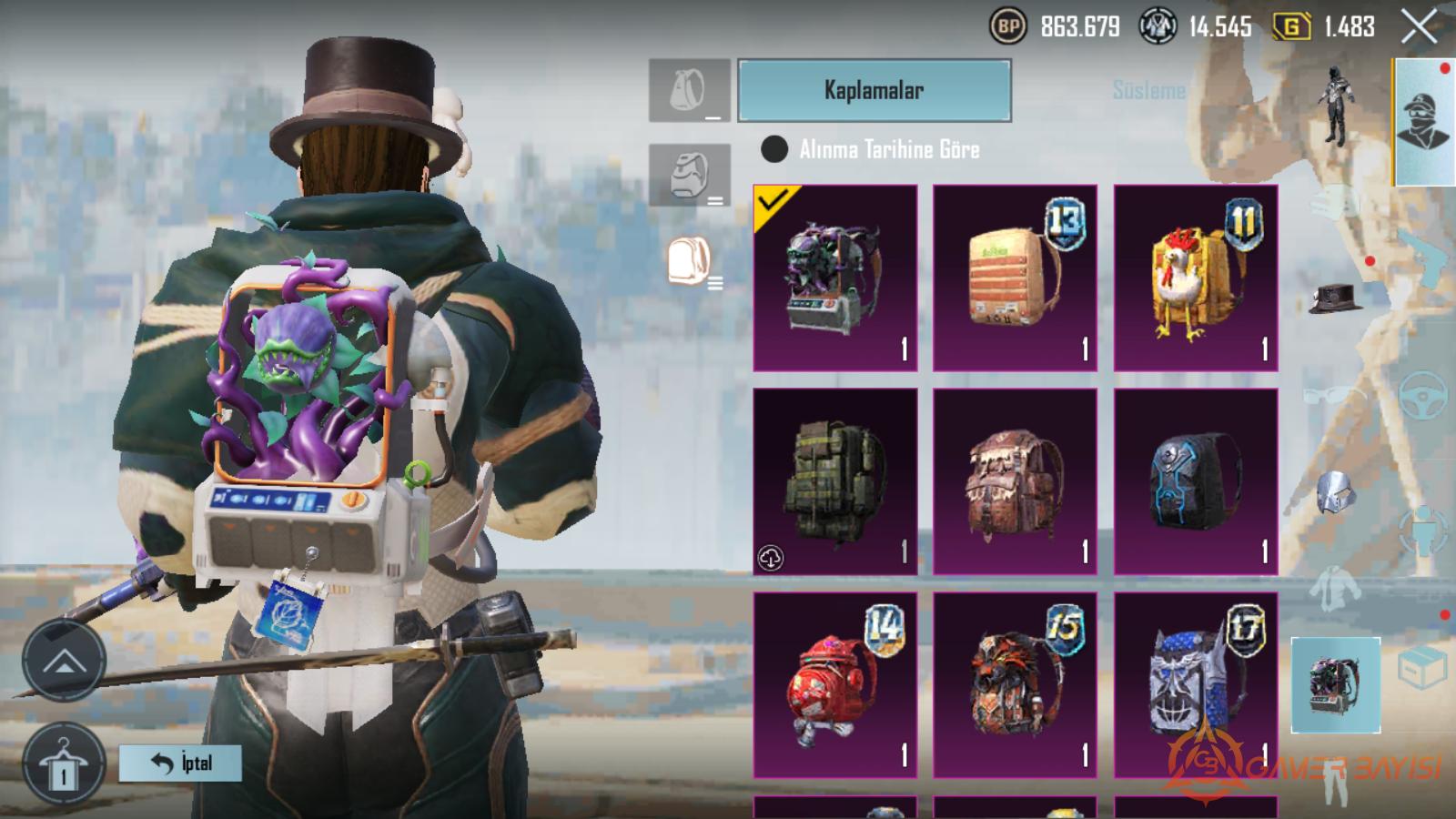Screen dimensions: 1456x819
Task: Equip the red level 14 backpack skin
Action: [834, 684]
